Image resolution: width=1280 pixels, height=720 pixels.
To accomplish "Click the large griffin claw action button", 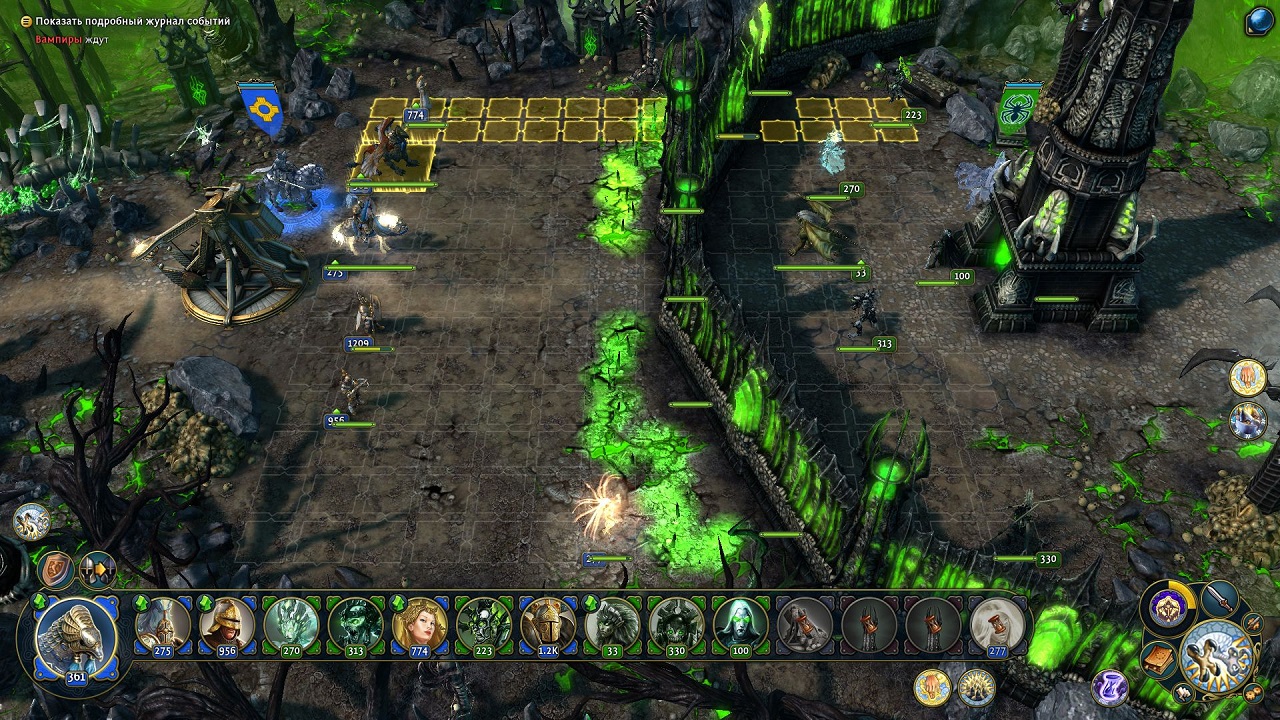I will [x=1217, y=657].
